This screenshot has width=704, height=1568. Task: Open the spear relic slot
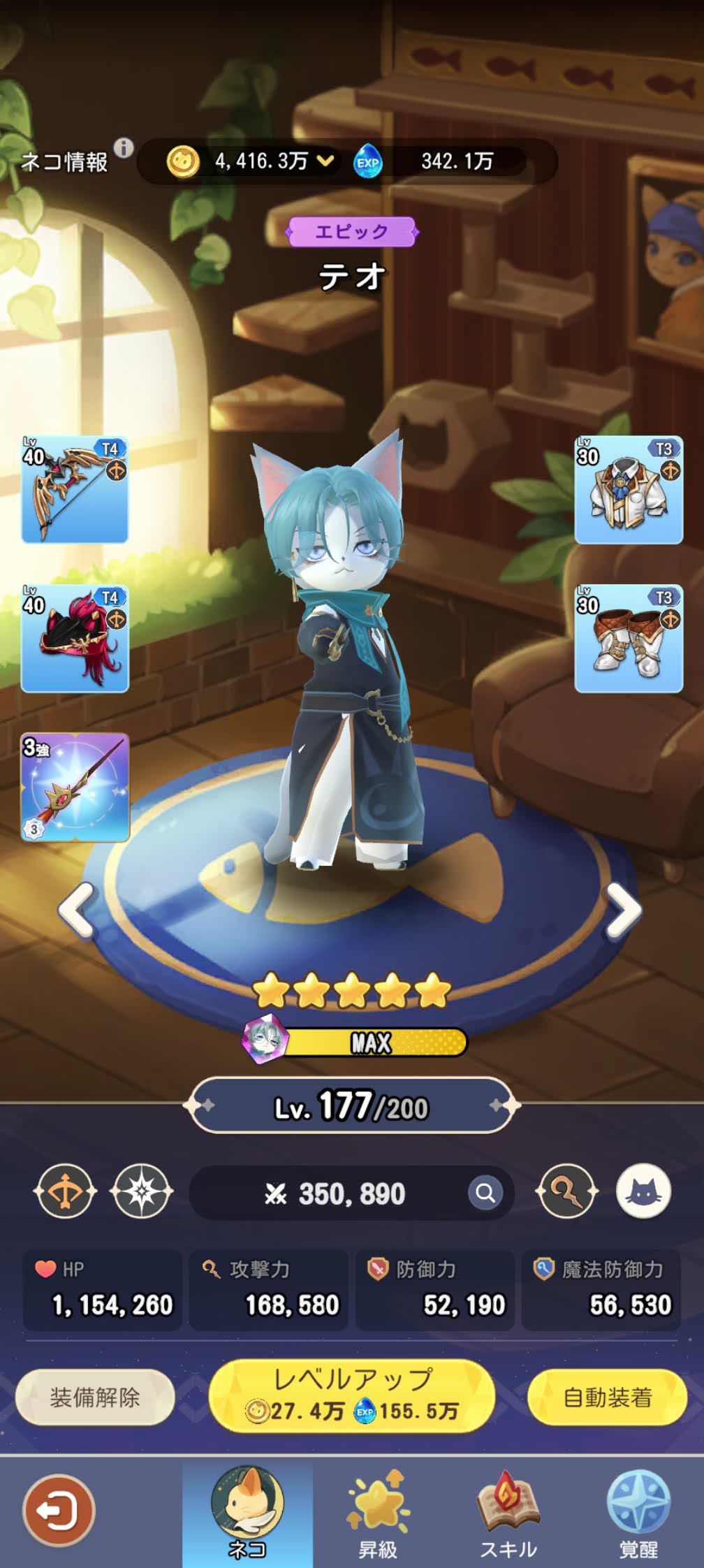pyautogui.click(x=75, y=787)
